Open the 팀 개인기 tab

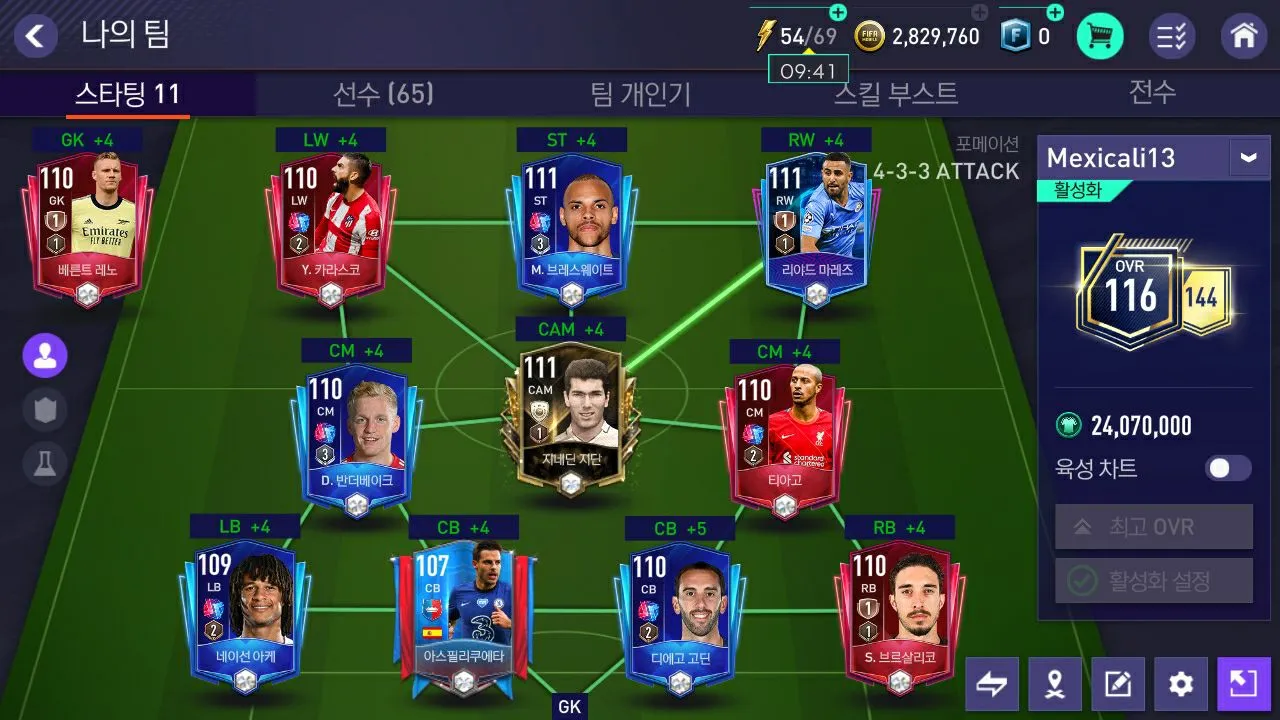641,94
